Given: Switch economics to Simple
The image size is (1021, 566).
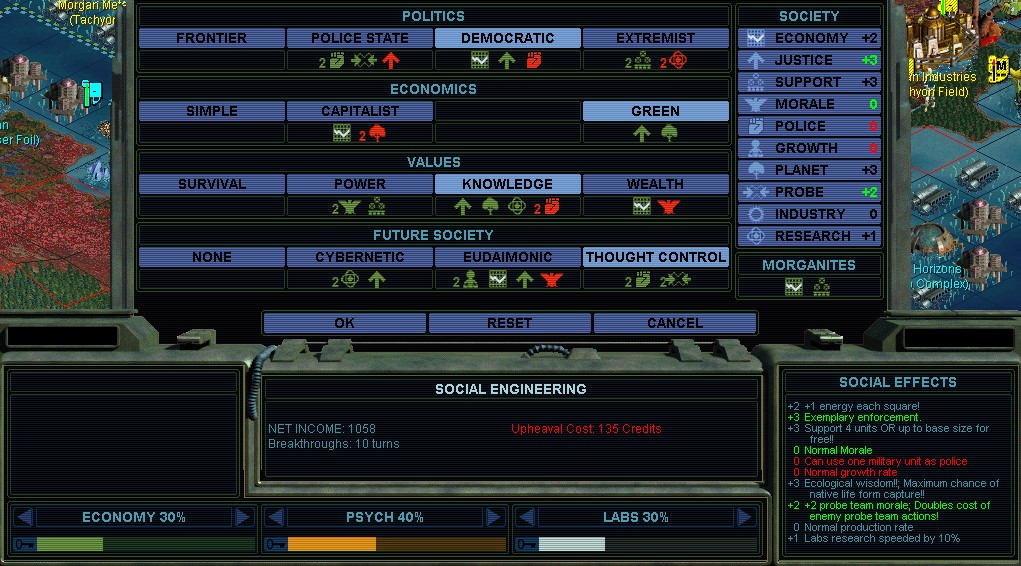Looking at the screenshot, I should click(211, 111).
